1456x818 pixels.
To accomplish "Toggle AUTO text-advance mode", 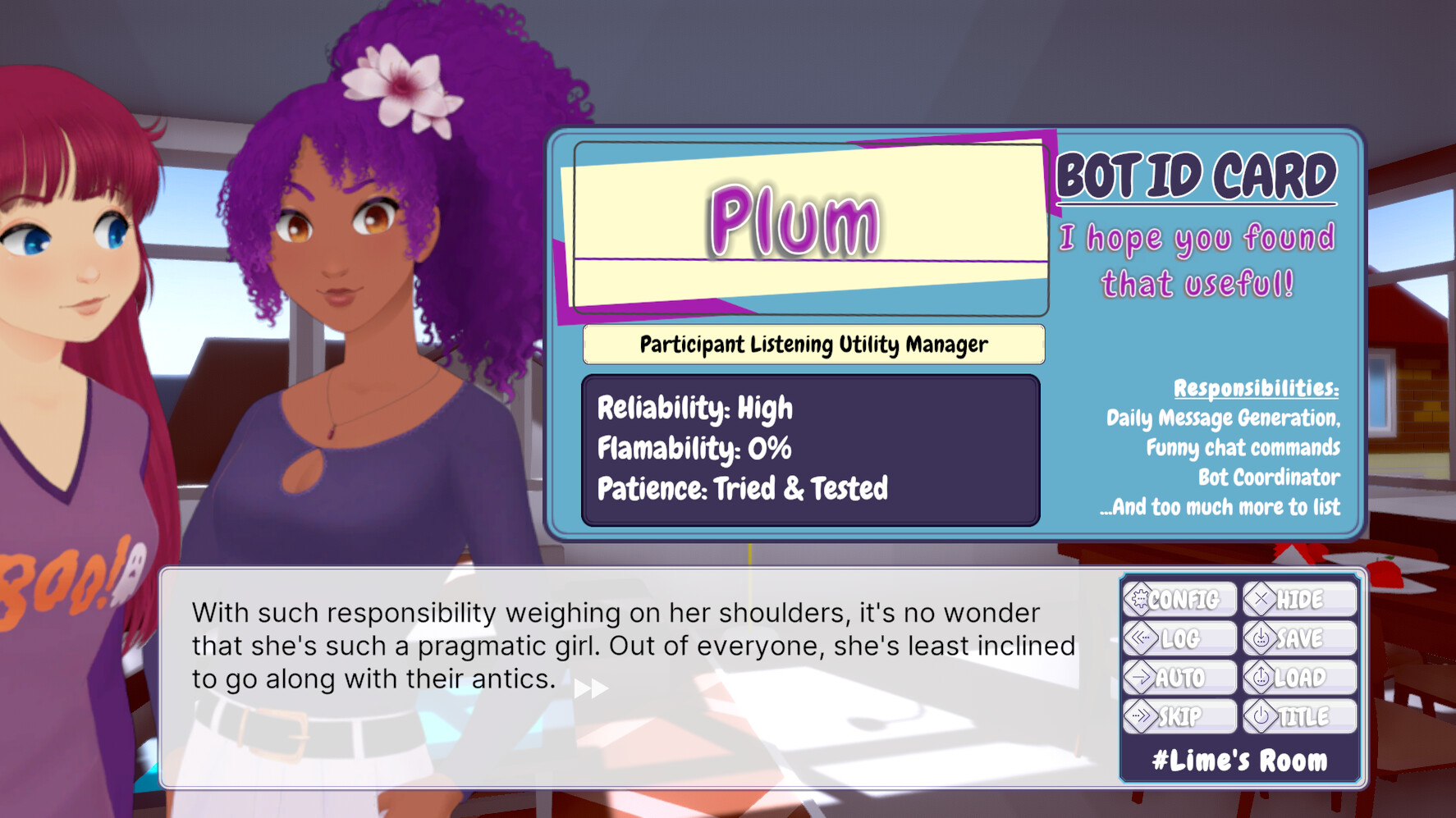I will point(1179,677).
